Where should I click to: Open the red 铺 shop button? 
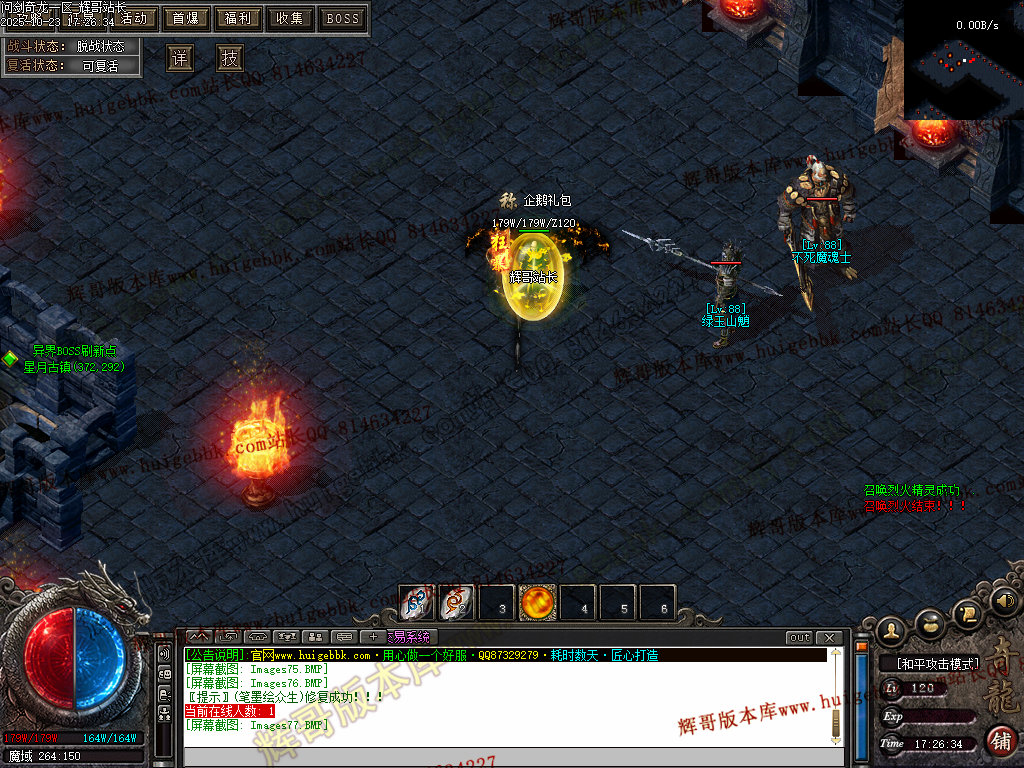point(1000,740)
